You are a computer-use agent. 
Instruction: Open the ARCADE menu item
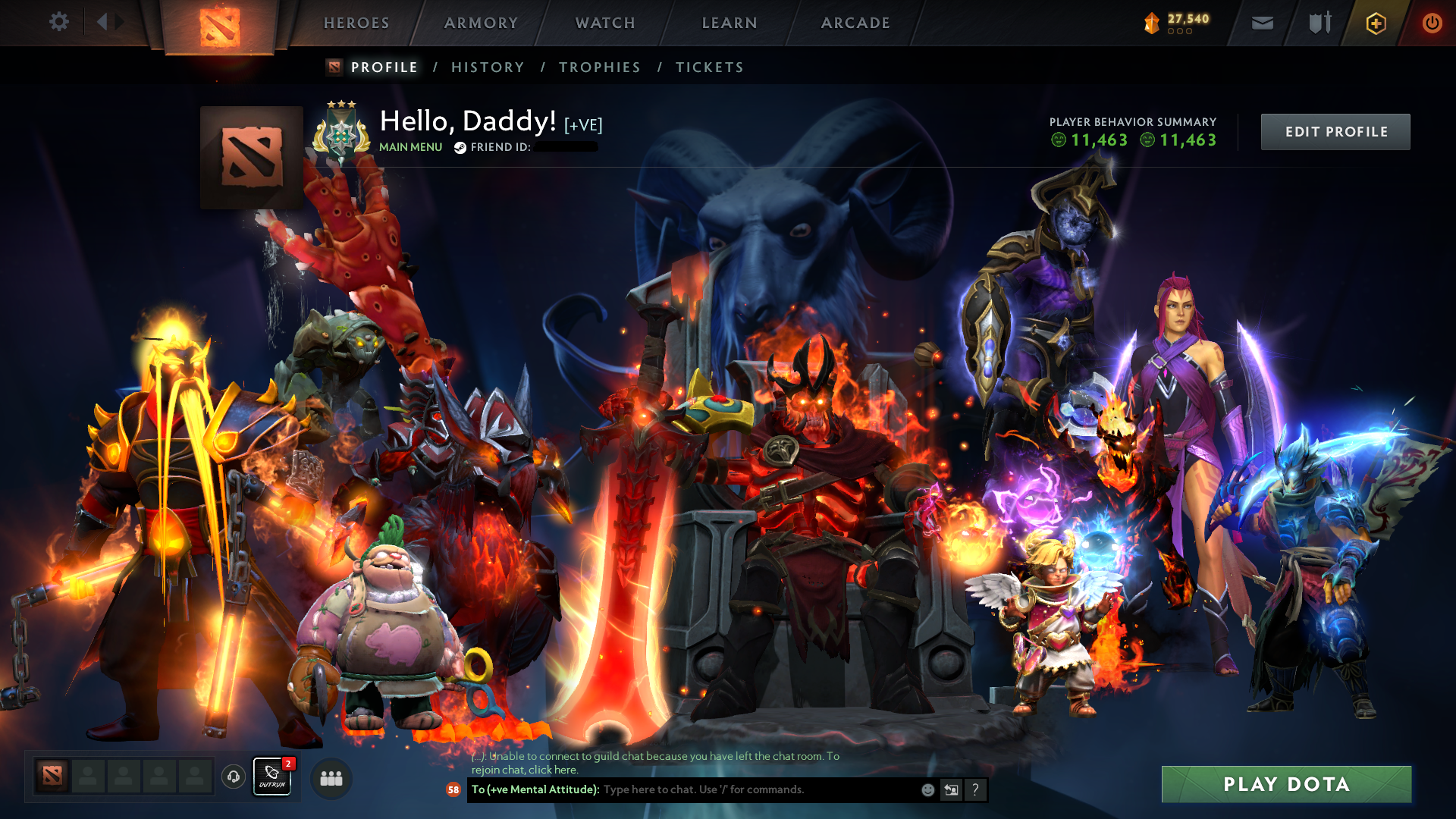(x=855, y=23)
